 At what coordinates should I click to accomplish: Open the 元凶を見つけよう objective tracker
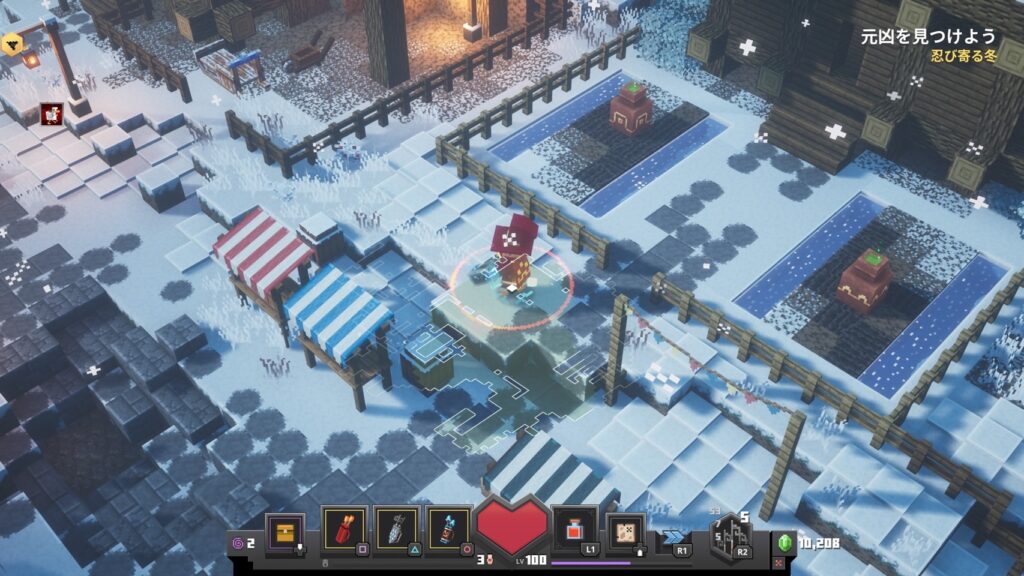928,36
